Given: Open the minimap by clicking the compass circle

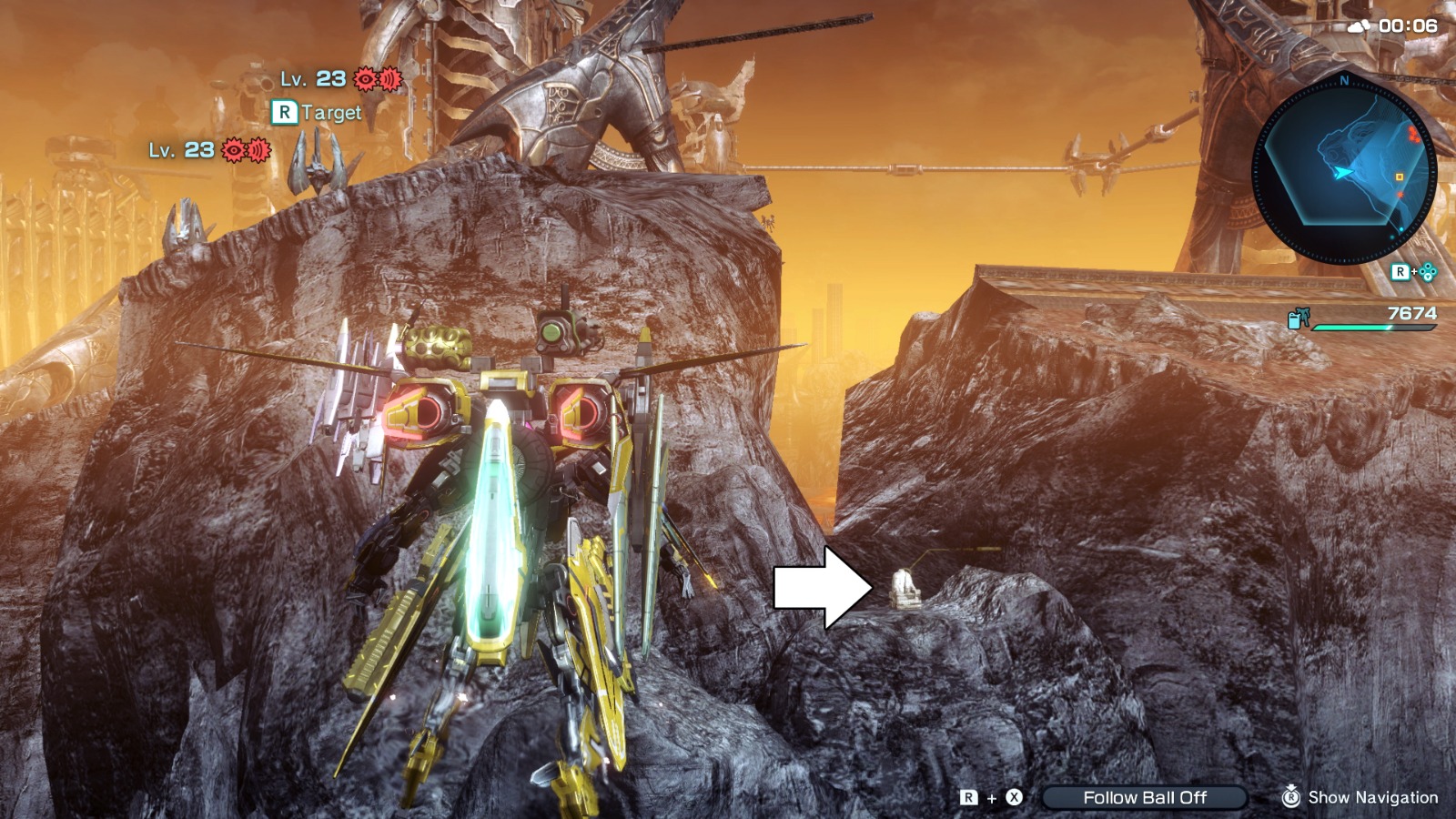Looking at the screenshot, I should click(1345, 168).
